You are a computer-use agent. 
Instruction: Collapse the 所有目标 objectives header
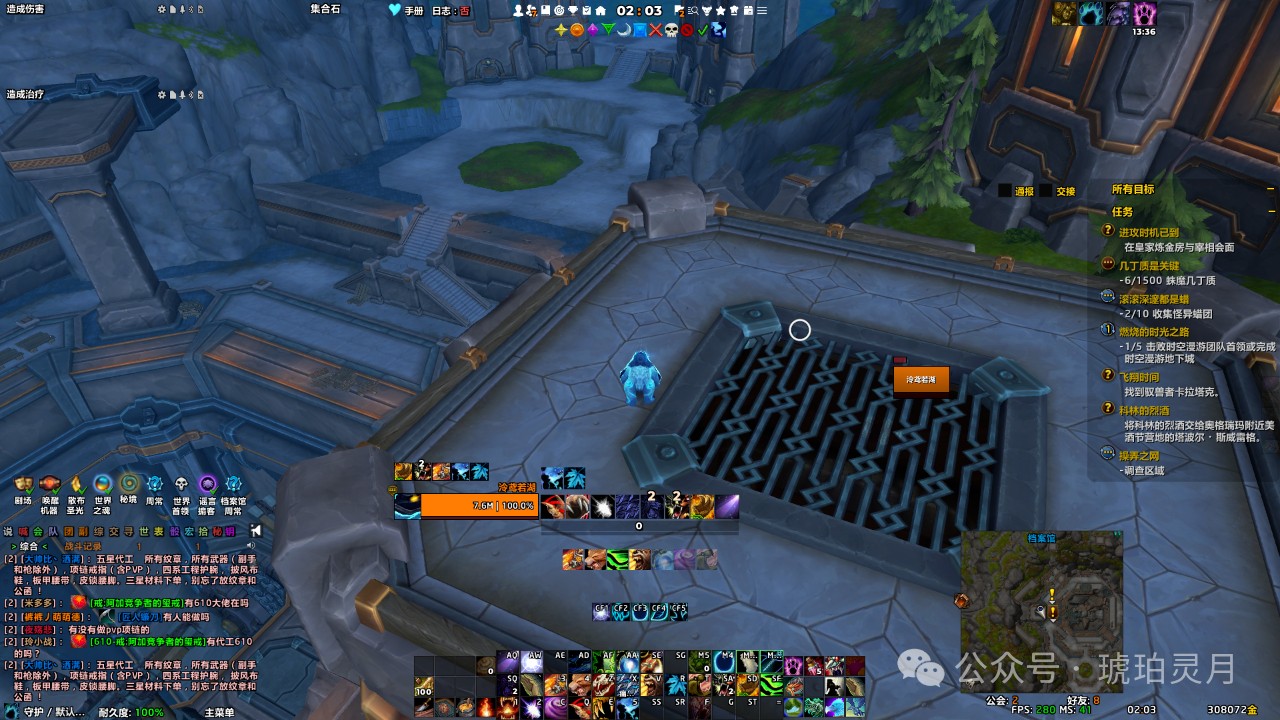[1271, 189]
